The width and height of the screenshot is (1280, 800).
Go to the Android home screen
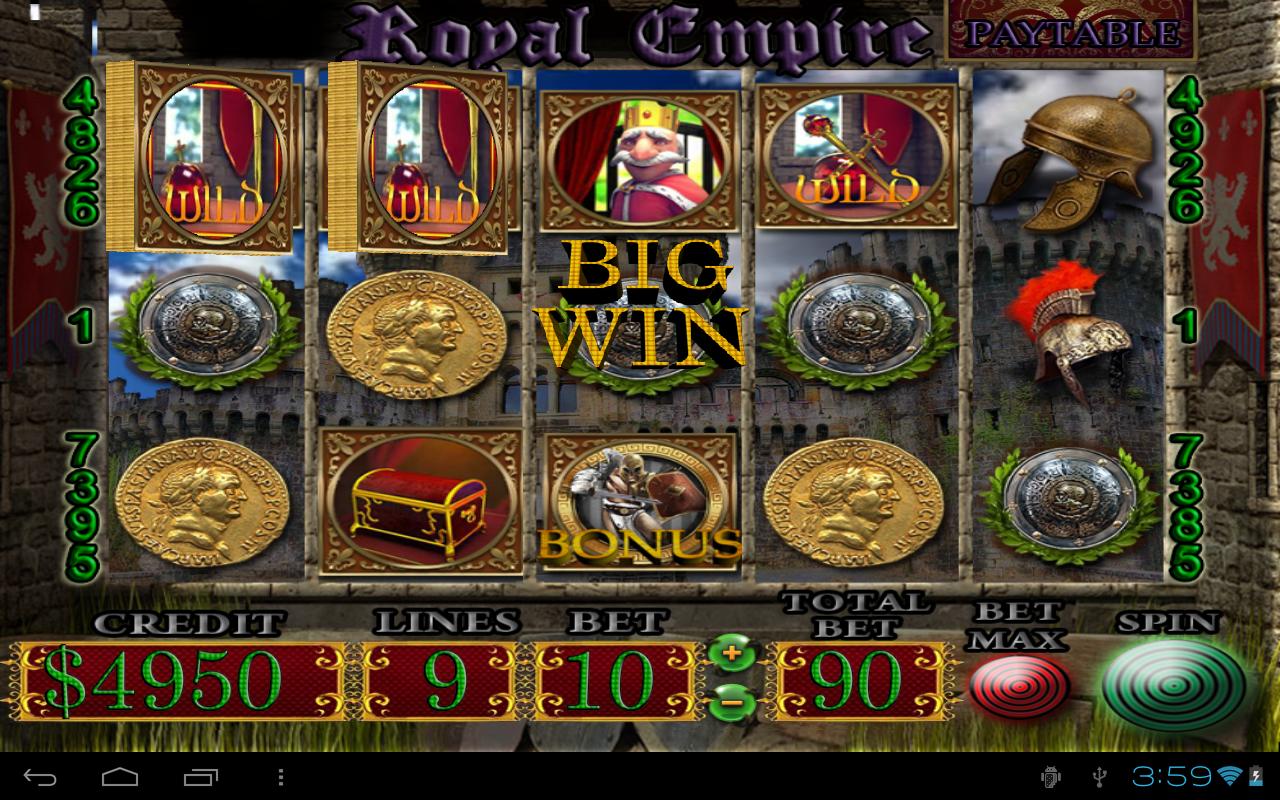[120, 776]
